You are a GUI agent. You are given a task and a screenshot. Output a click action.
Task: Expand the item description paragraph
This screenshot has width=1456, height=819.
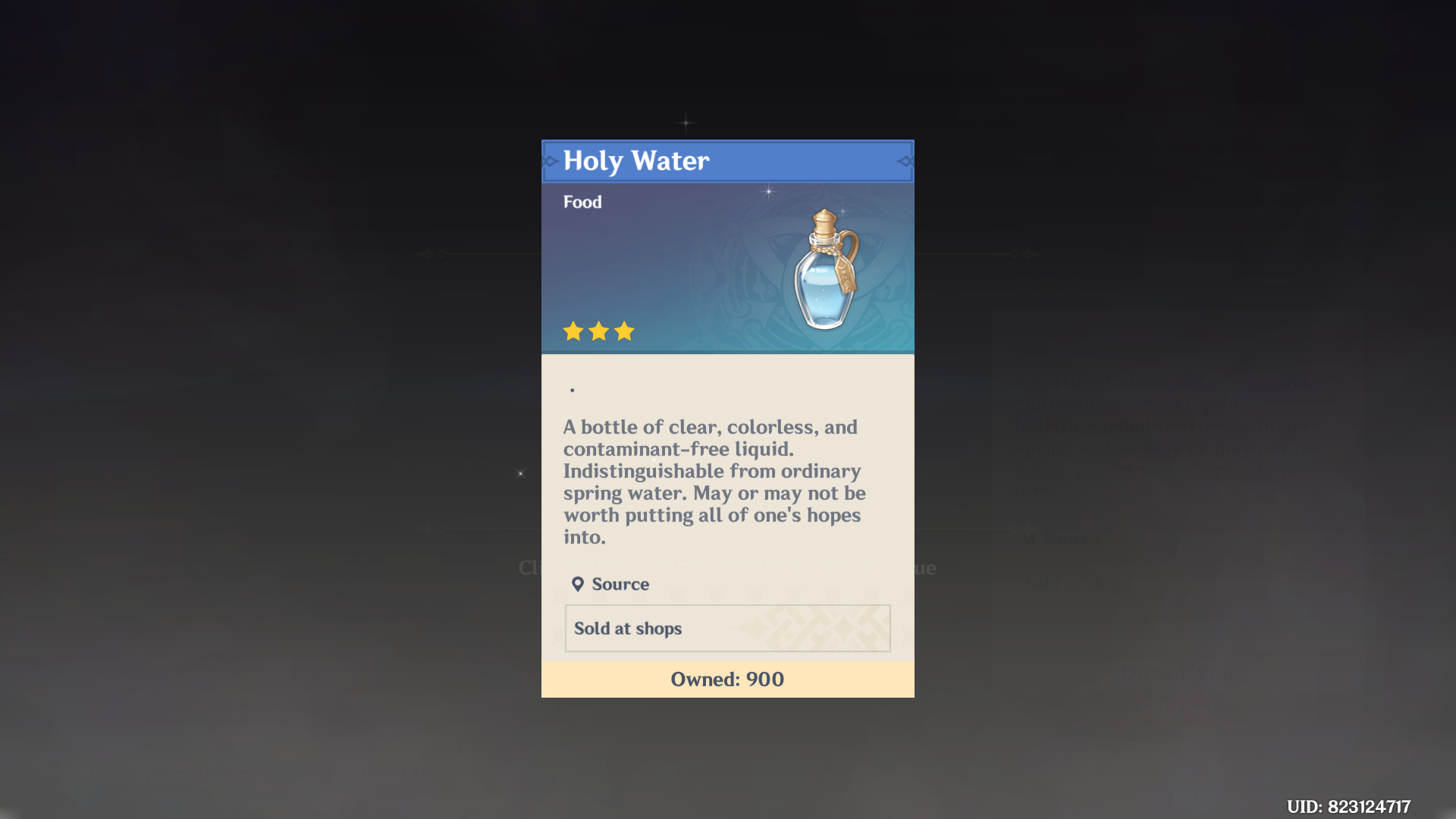(x=713, y=483)
